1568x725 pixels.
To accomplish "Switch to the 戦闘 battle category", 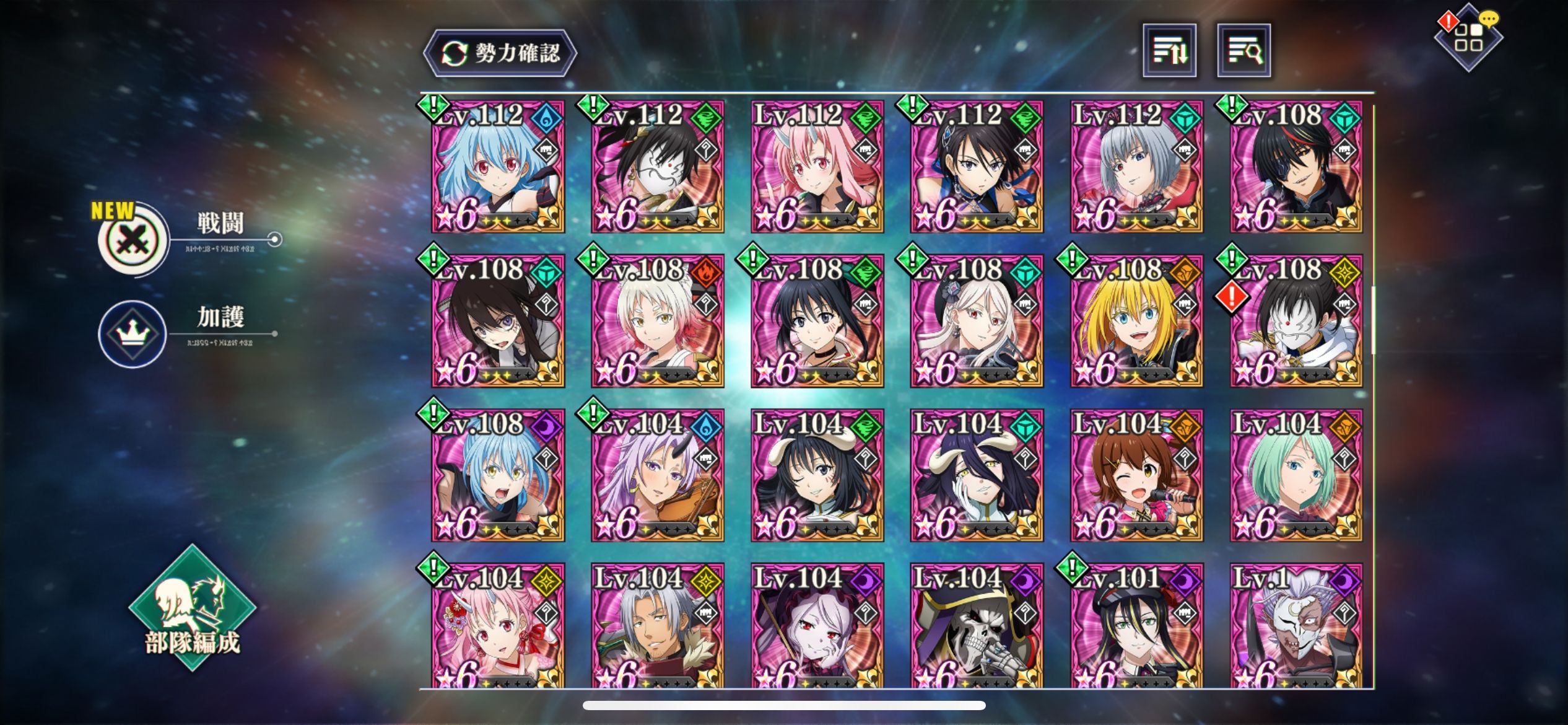I will (134, 239).
